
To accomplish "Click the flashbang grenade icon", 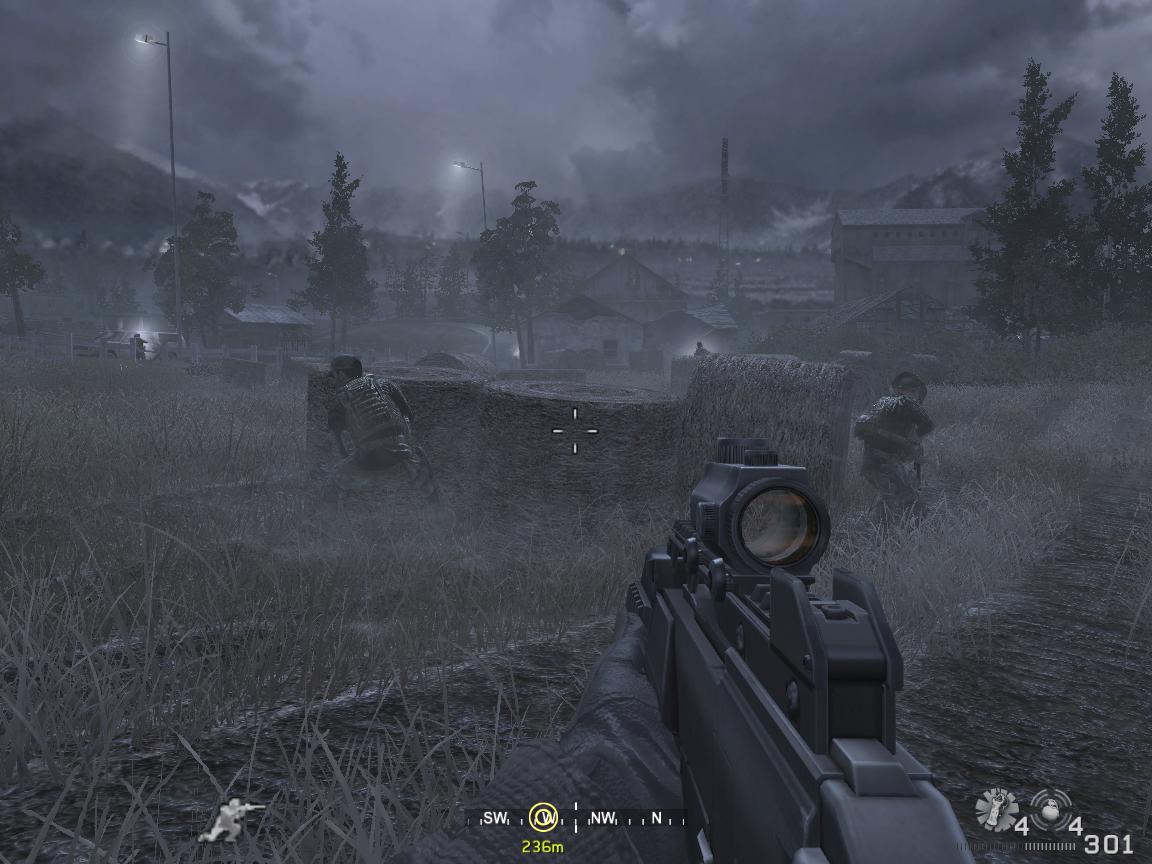I will 996,808.
